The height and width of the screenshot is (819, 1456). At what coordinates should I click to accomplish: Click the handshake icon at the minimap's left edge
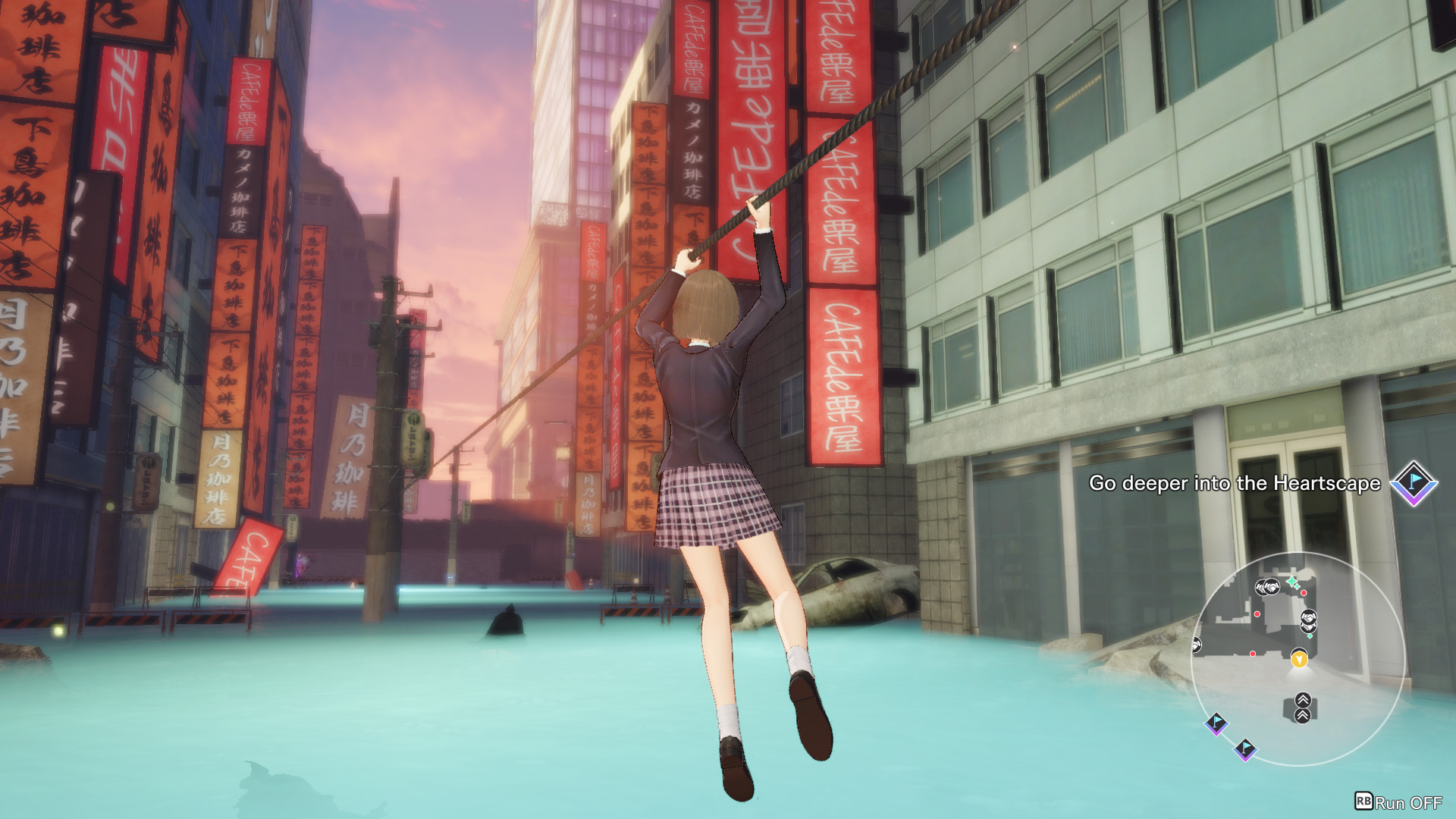click(x=1196, y=645)
